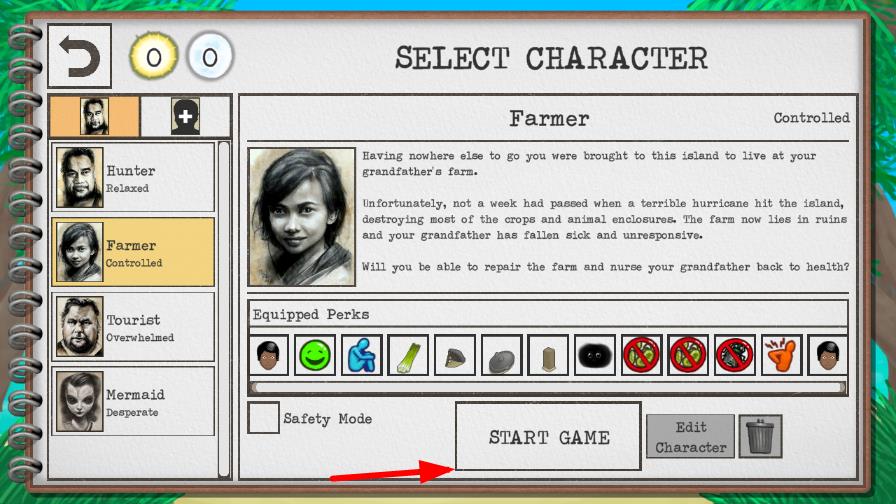View the orange aching figure perk
The width and height of the screenshot is (896, 504).
(x=781, y=355)
